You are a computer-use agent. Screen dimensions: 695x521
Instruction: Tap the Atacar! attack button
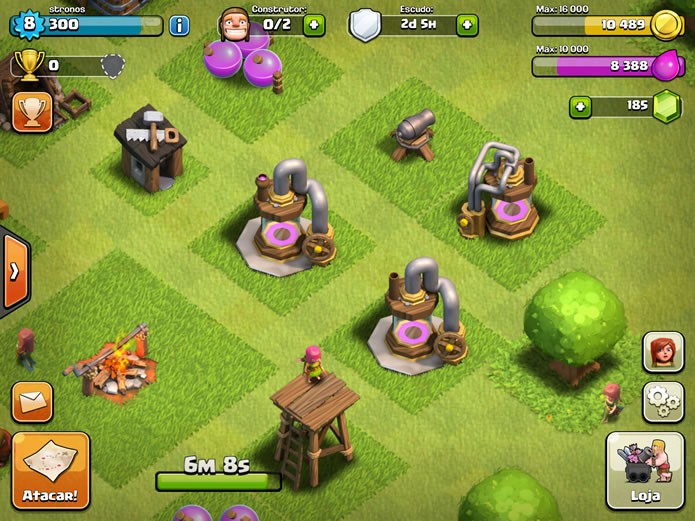[x=51, y=470]
